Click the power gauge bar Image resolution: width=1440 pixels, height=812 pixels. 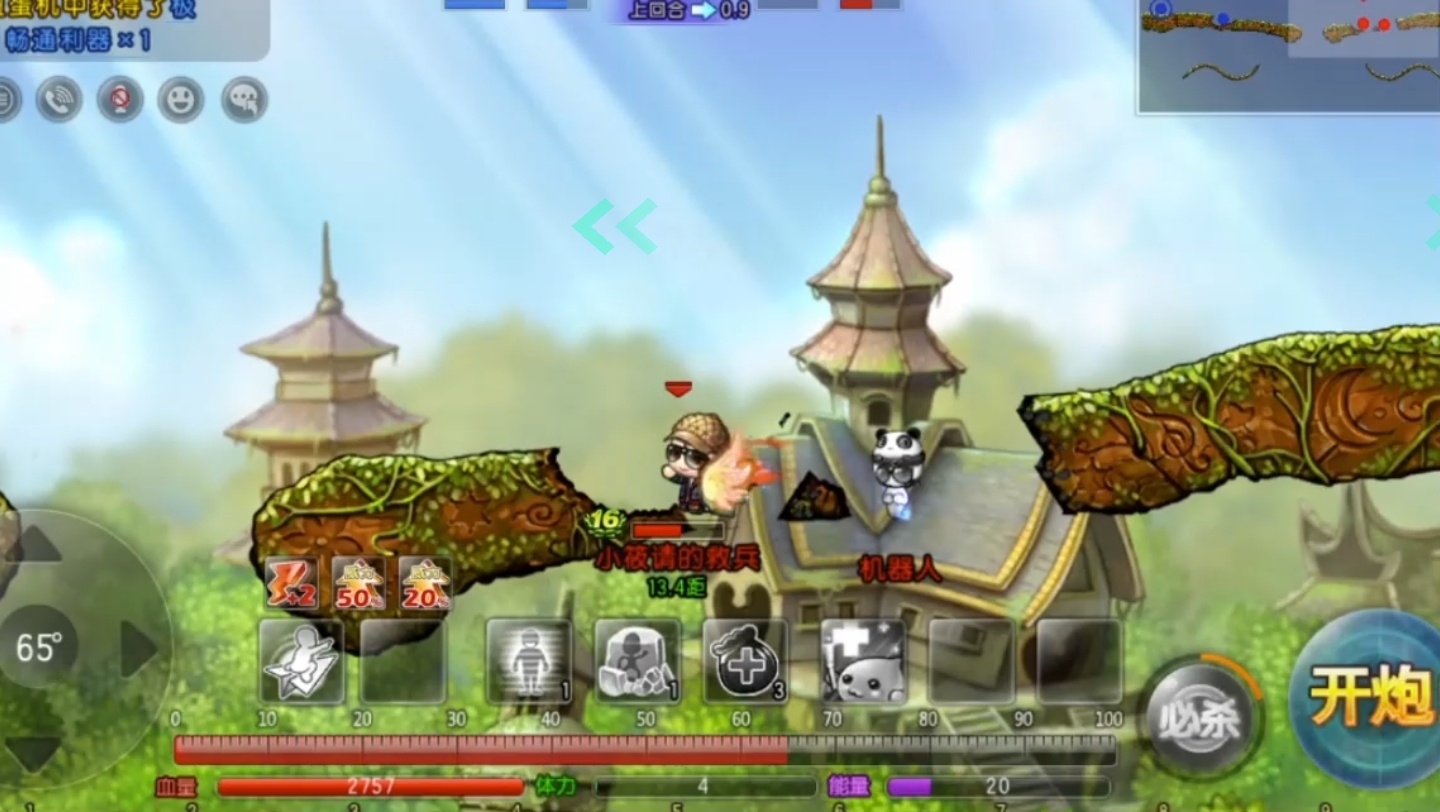click(x=645, y=749)
